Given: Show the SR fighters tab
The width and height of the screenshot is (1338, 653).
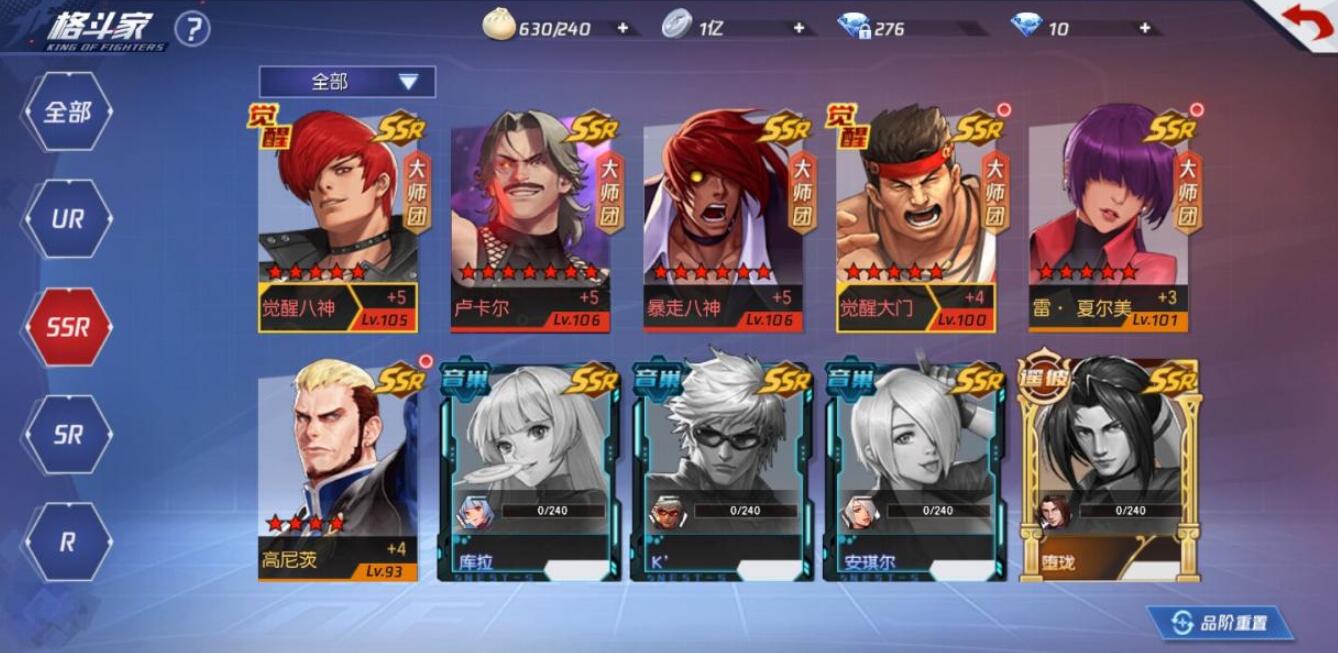Looking at the screenshot, I should point(67,435).
